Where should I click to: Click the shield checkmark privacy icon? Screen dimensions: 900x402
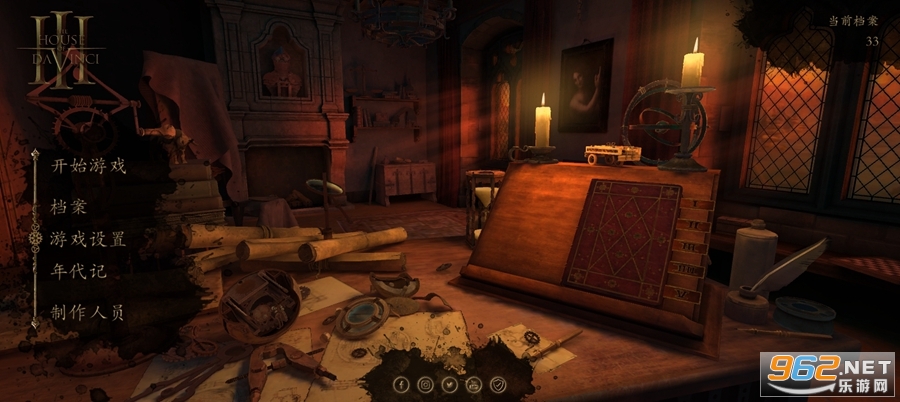499,384
